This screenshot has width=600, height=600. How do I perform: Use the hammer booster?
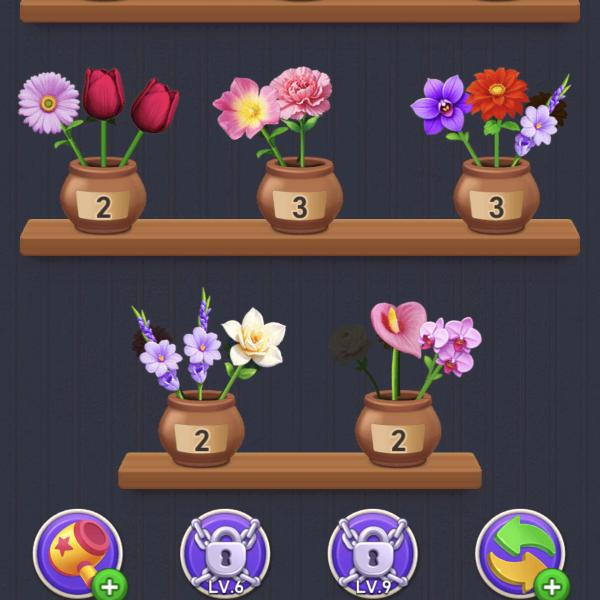(x=77, y=553)
